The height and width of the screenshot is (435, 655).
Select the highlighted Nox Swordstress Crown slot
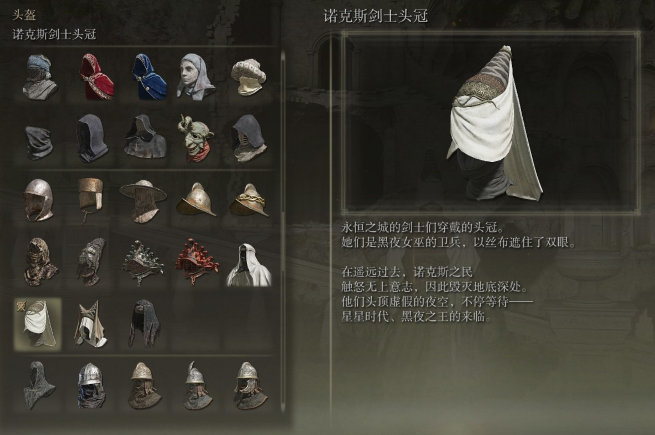pyautogui.click(x=38, y=322)
